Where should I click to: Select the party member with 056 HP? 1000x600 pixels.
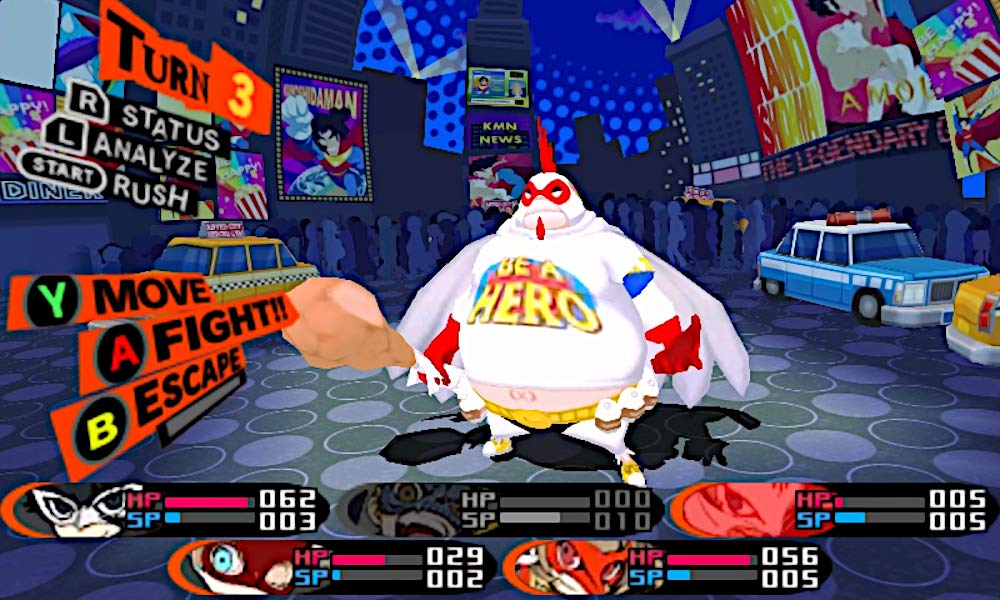coord(565,568)
